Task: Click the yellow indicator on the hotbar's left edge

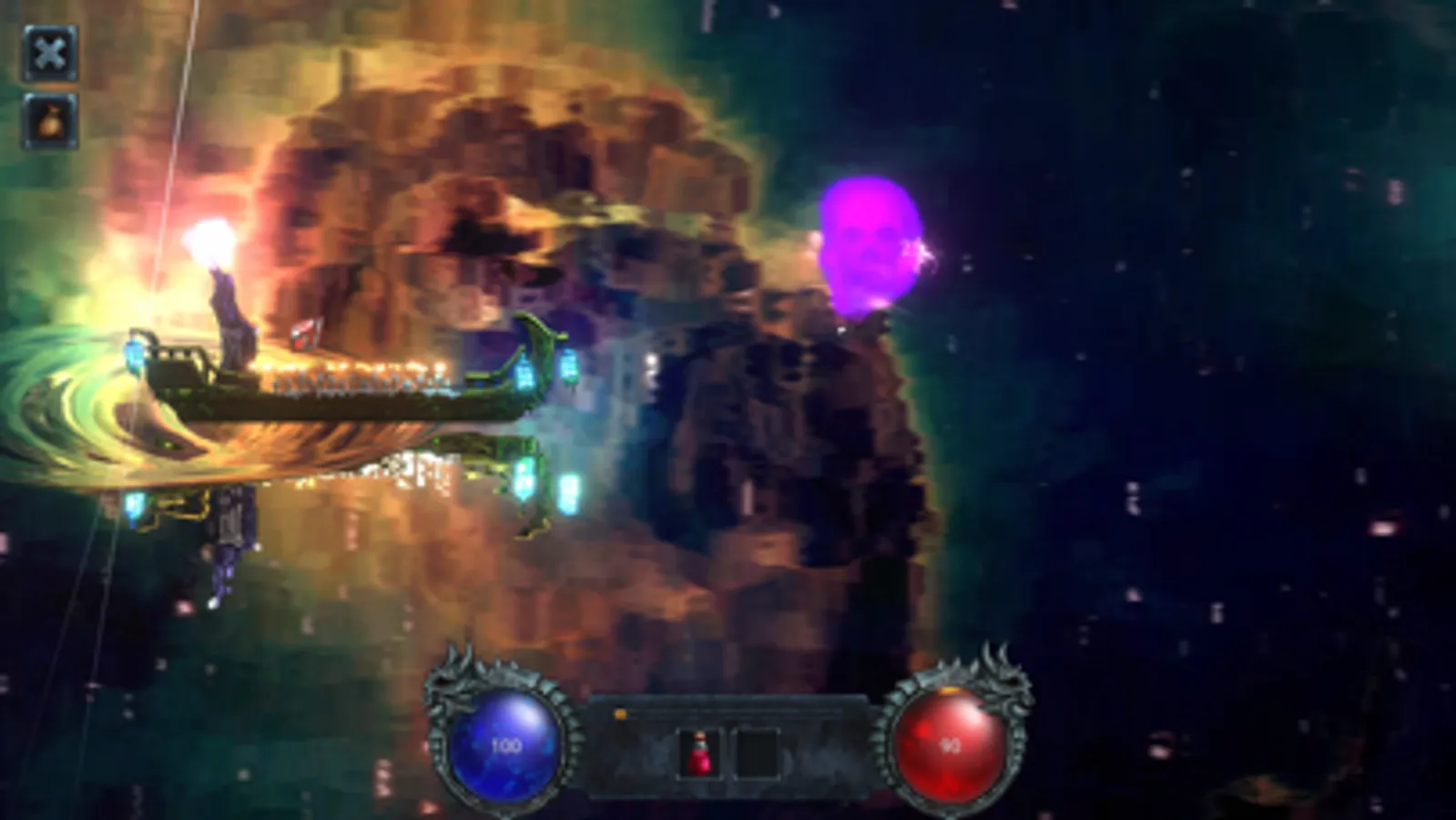Action: (x=622, y=712)
